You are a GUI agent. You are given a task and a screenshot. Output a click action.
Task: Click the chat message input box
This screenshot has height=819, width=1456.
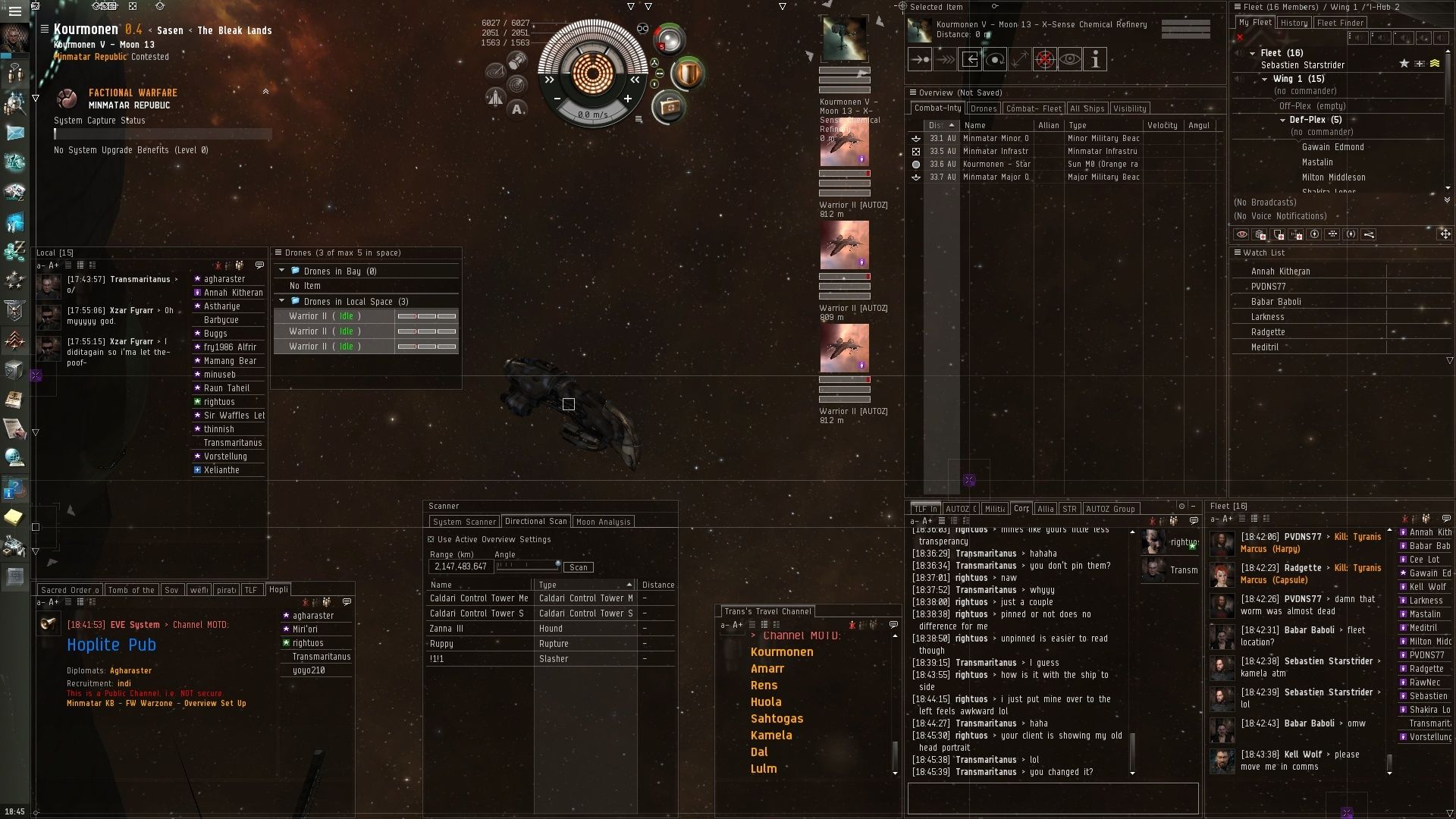point(1052,798)
